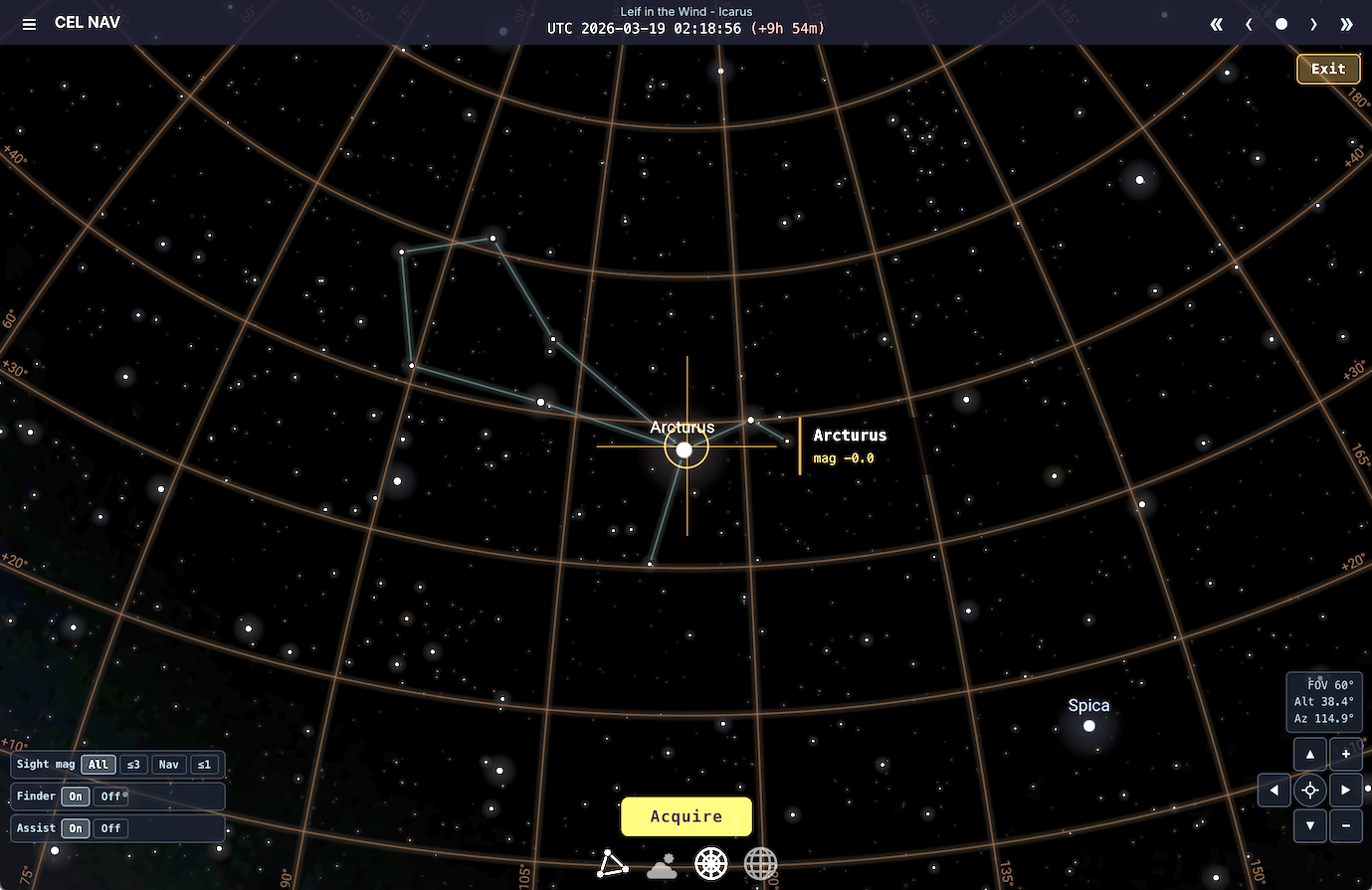Click the FOV Alt Az readout box
The width and height of the screenshot is (1372, 890).
(1324, 701)
